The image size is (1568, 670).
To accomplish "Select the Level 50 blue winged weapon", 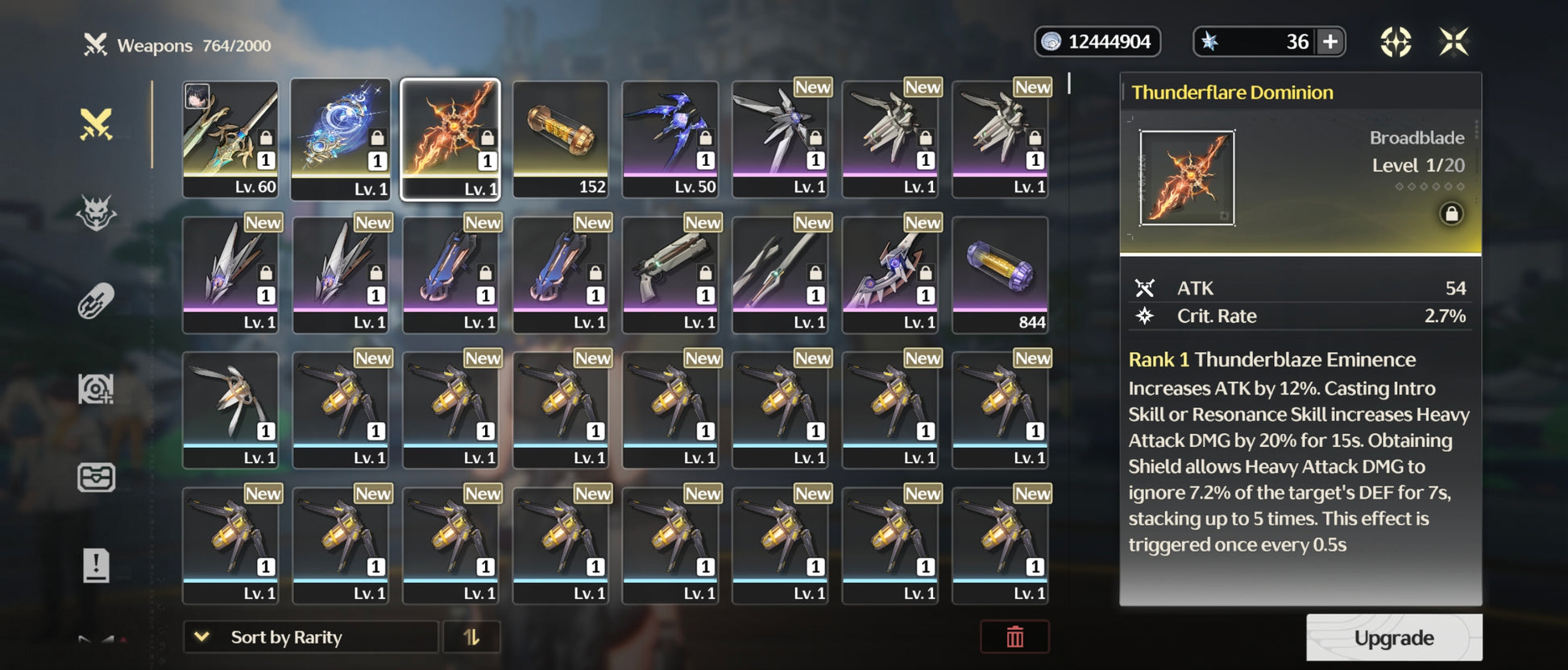I will (670, 139).
